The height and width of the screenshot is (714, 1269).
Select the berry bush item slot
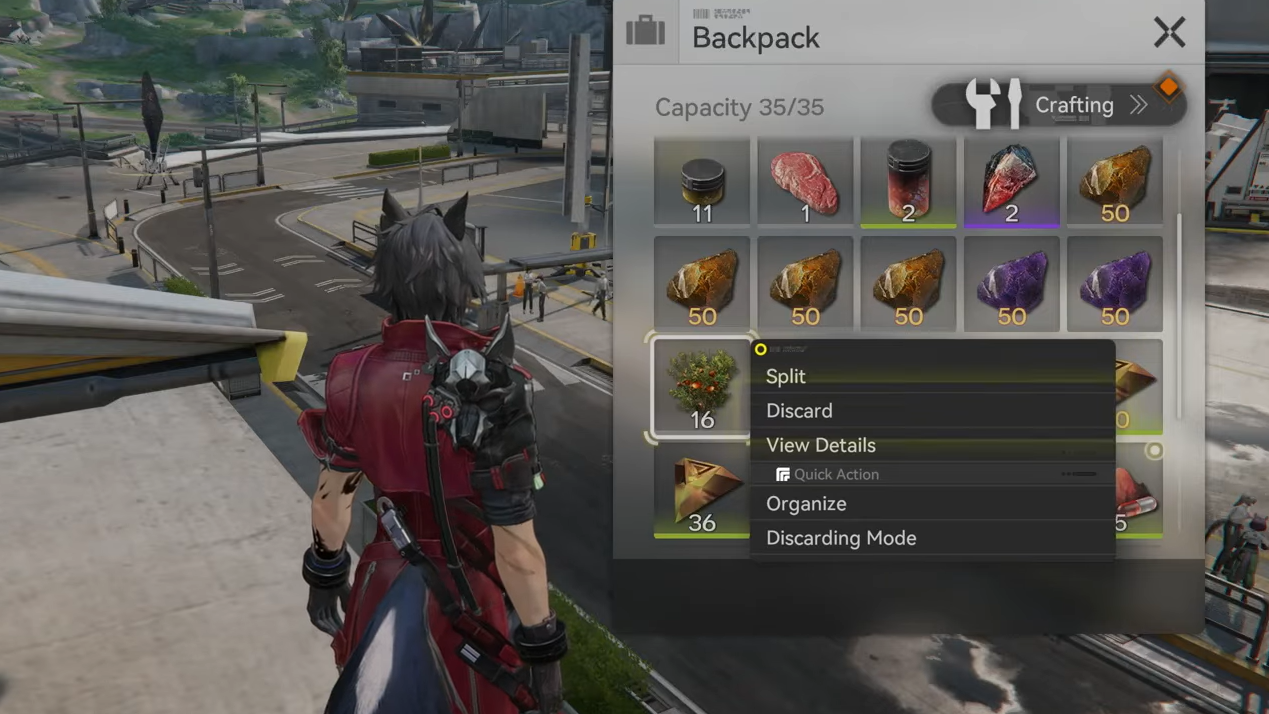pyautogui.click(x=702, y=388)
